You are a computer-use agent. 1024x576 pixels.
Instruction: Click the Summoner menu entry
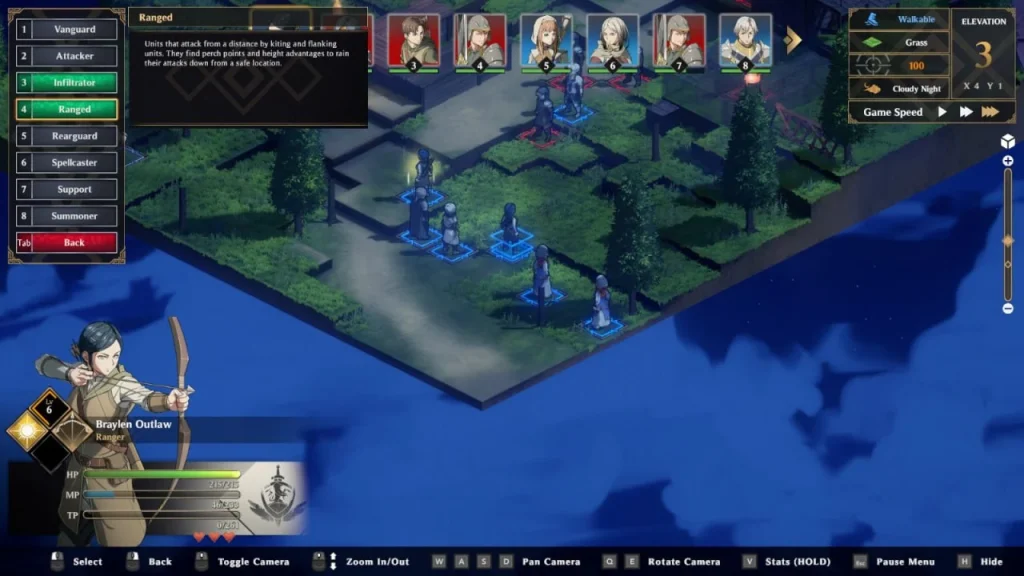[x=74, y=216]
